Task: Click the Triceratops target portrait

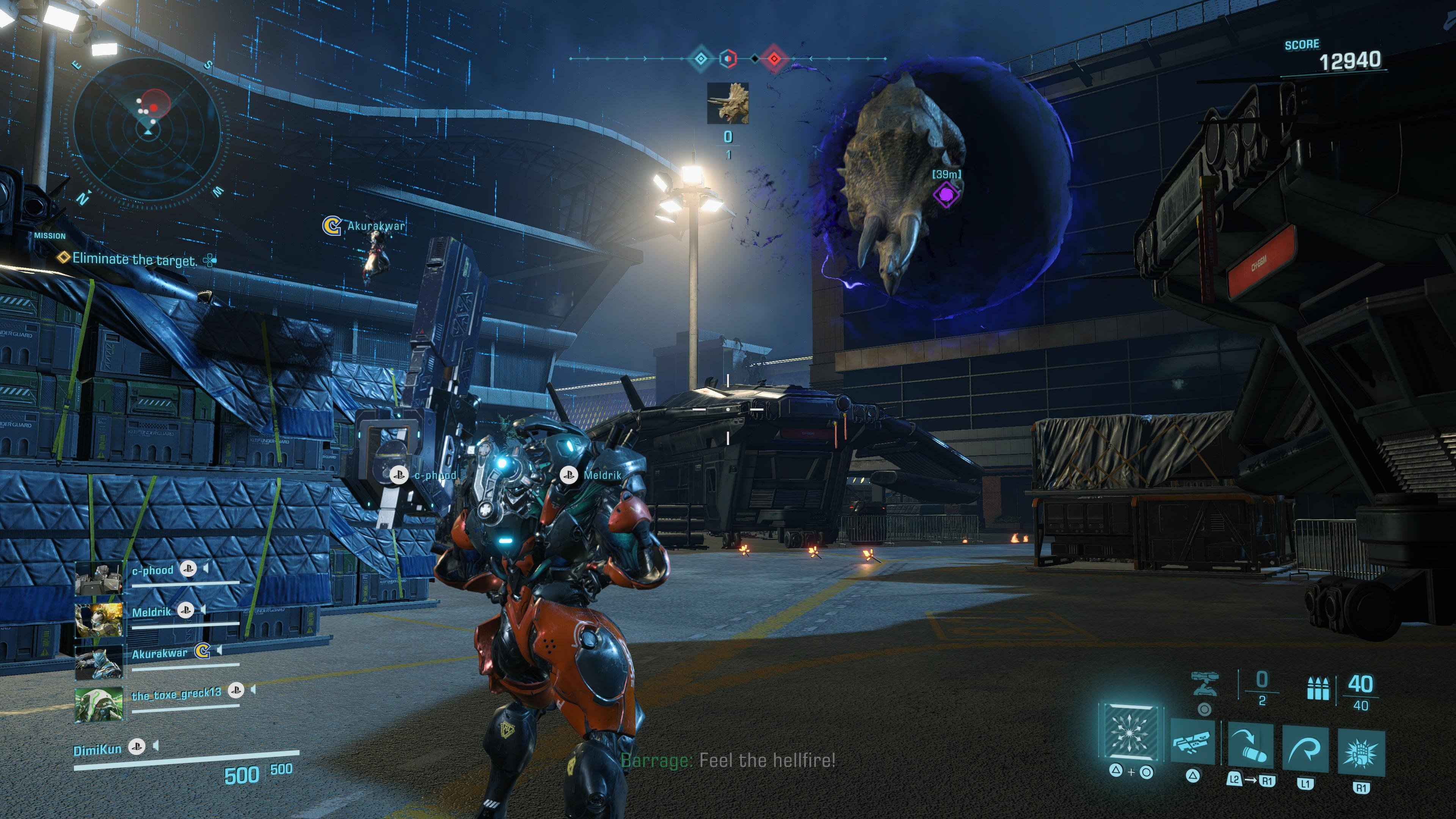Action: pyautogui.click(x=728, y=103)
